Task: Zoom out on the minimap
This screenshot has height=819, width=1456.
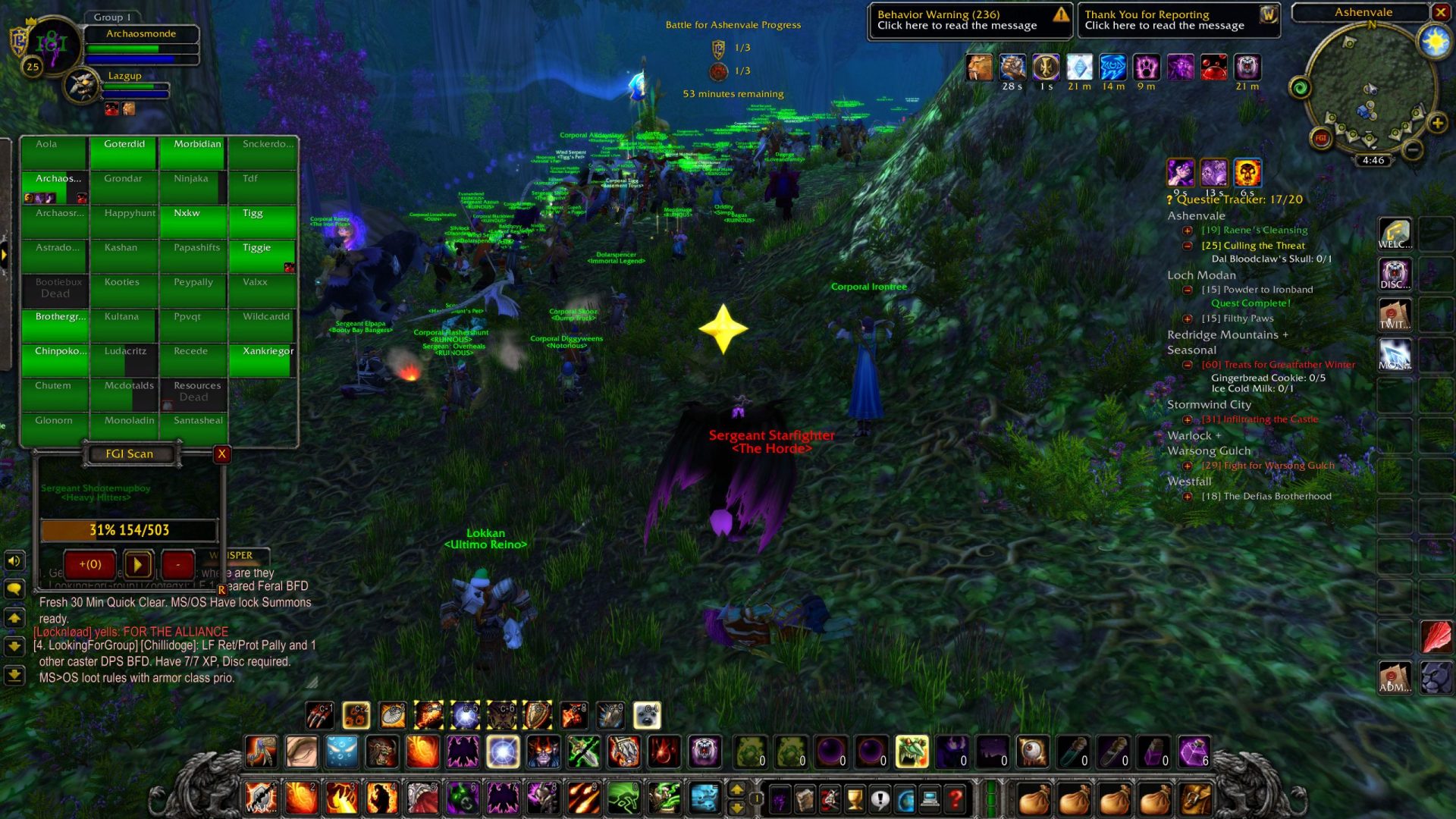Action: tap(1412, 150)
